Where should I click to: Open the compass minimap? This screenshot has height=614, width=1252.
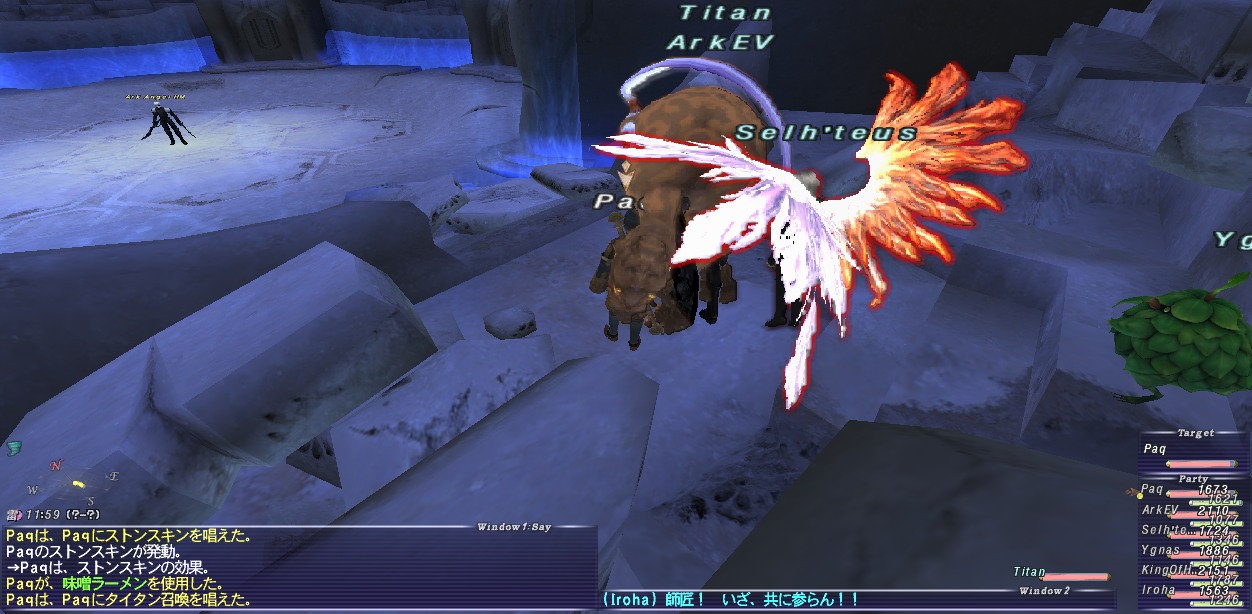[x=73, y=483]
